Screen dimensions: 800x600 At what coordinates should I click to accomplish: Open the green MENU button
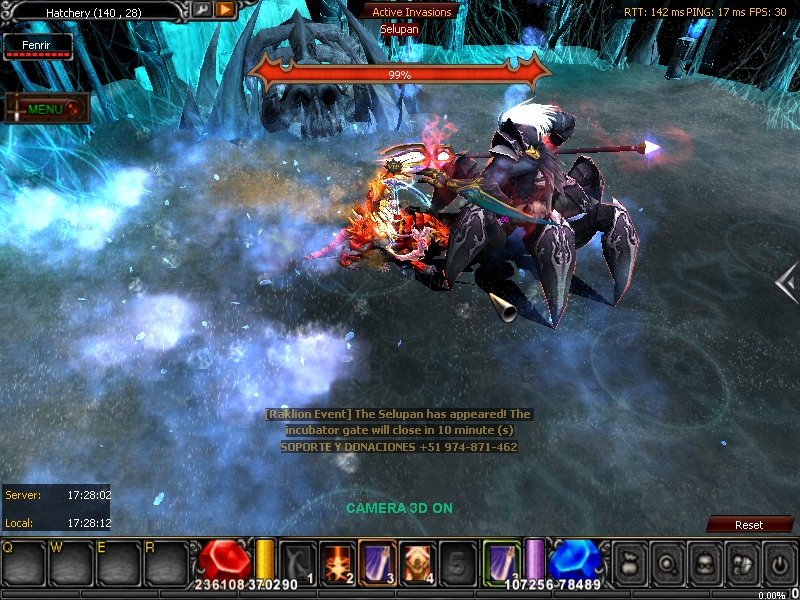click(x=46, y=109)
